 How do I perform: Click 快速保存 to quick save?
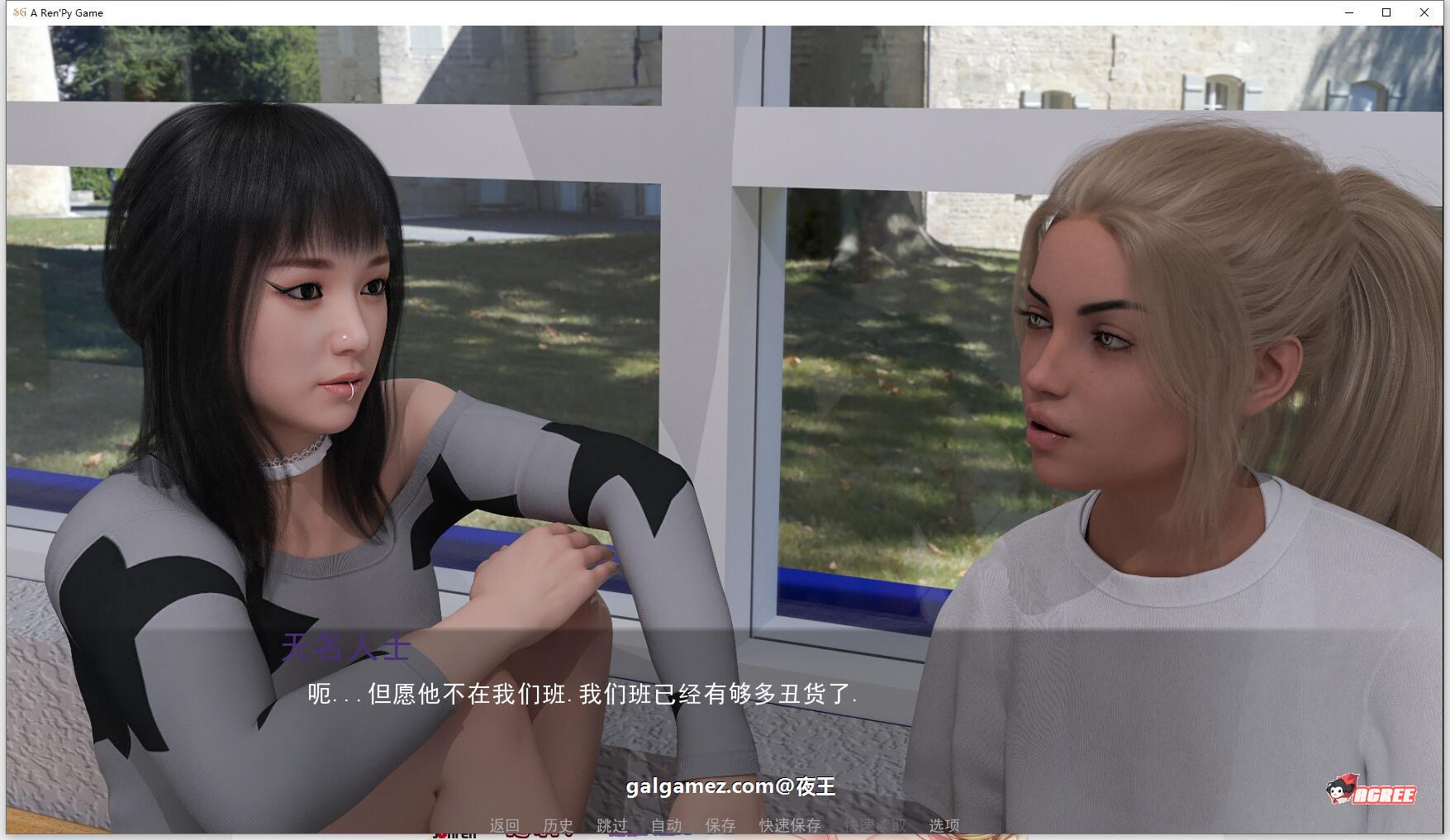(x=789, y=824)
